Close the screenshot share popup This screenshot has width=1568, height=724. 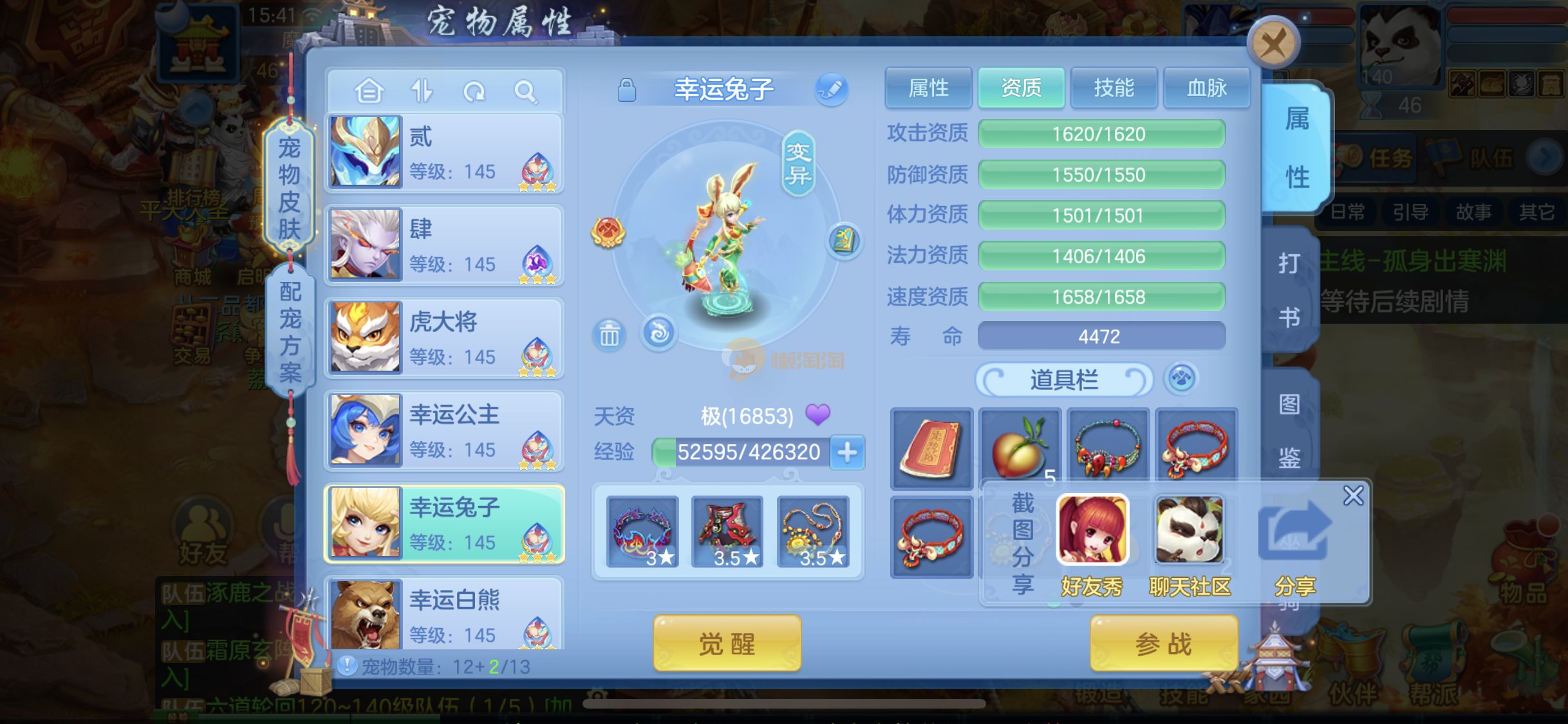coord(1353,496)
